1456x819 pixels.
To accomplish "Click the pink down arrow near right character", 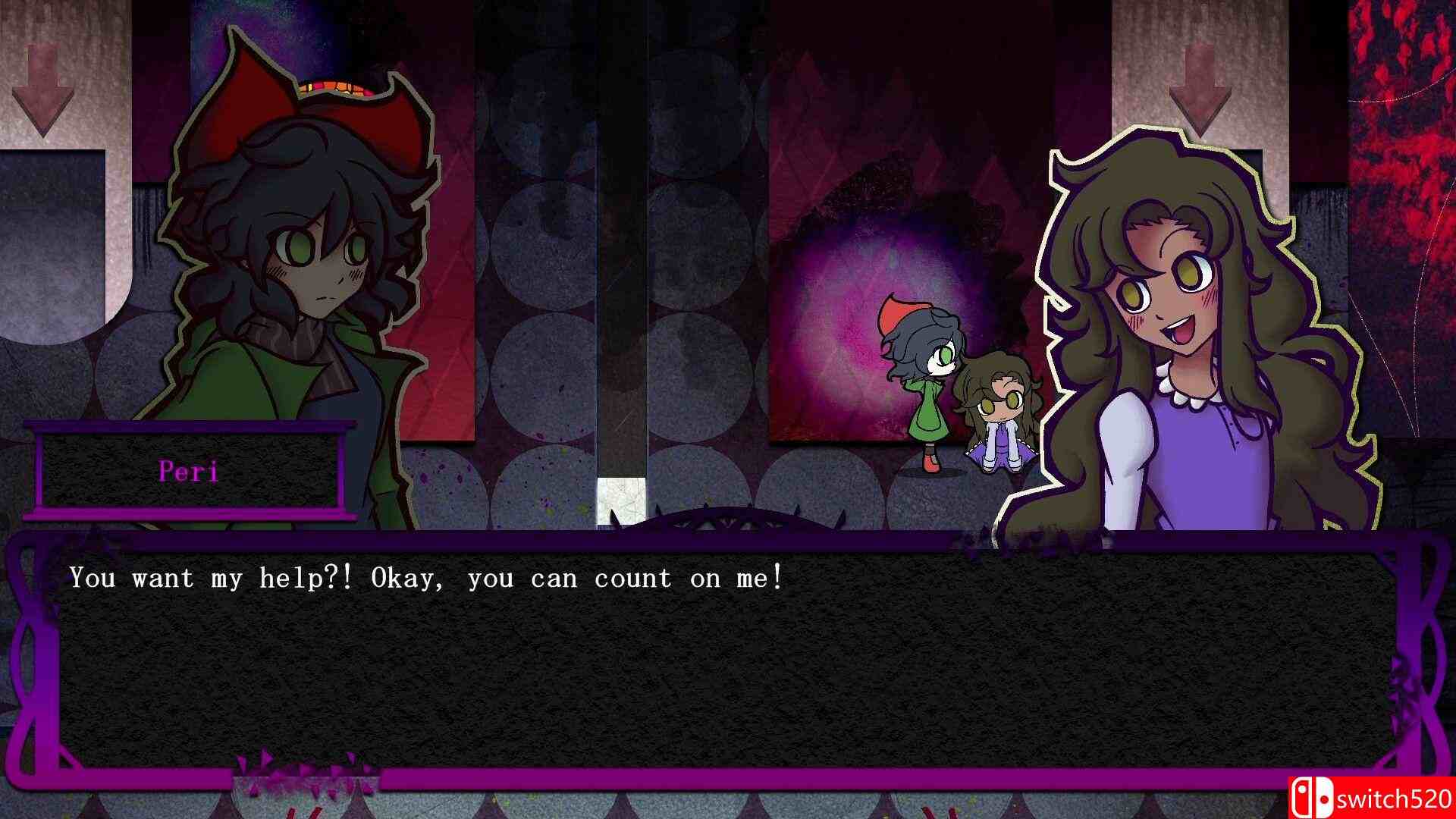I will click(x=1199, y=83).
